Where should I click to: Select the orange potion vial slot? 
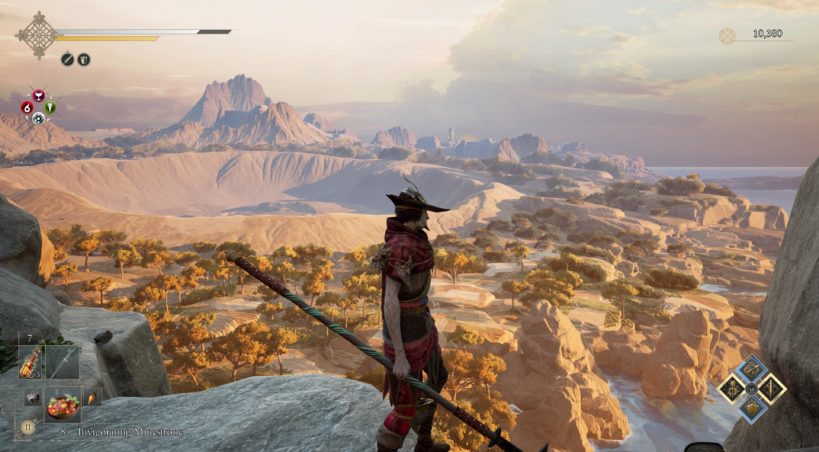coord(29,362)
